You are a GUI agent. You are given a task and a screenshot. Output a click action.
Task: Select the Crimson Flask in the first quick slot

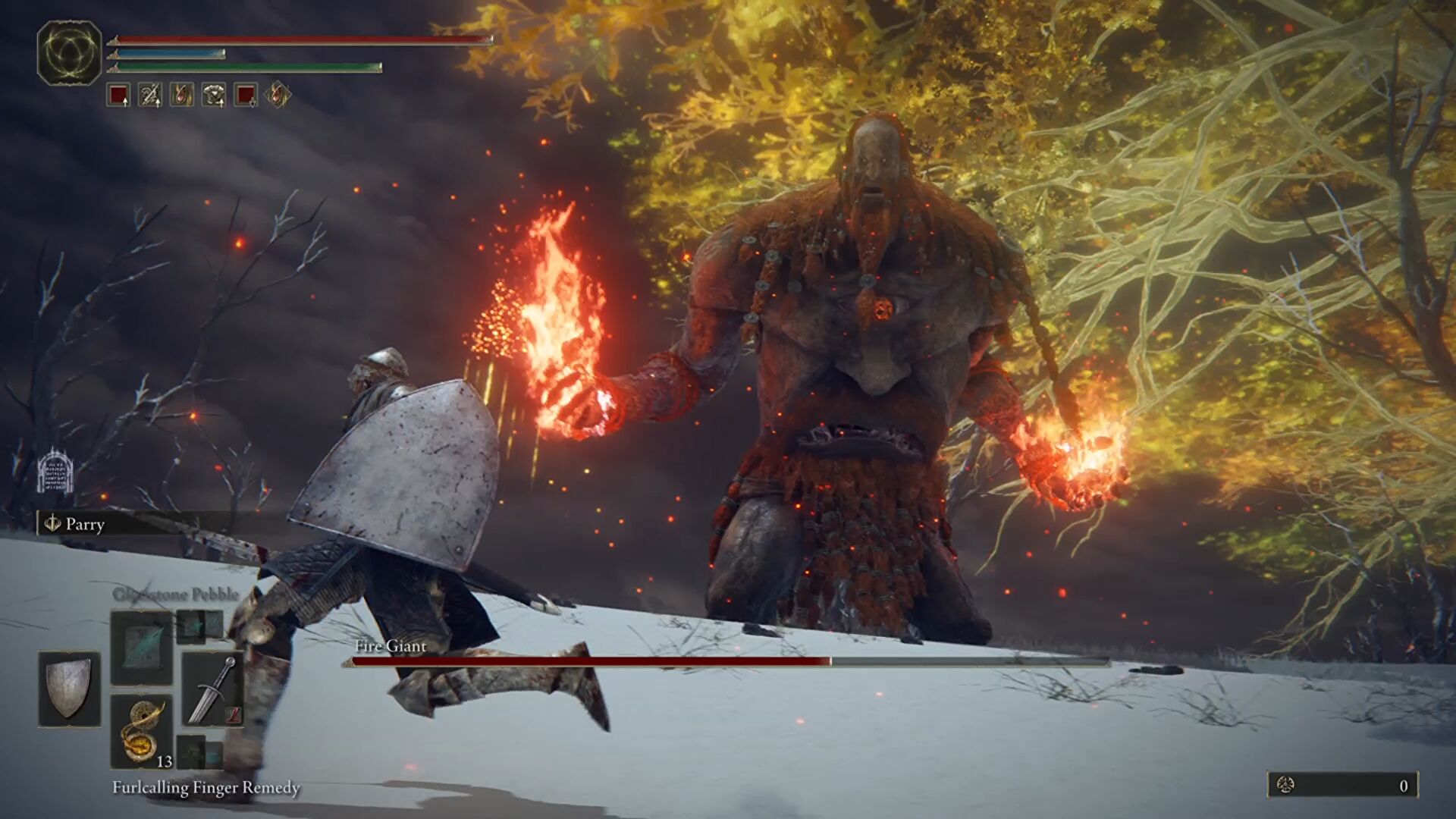tap(118, 96)
